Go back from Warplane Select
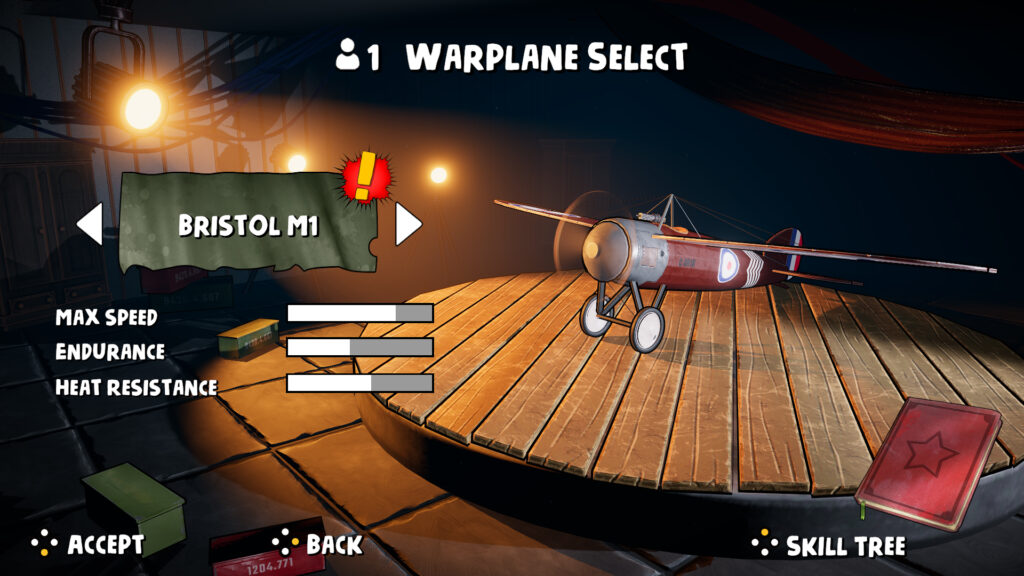The image size is (1024, 576). 317,544
